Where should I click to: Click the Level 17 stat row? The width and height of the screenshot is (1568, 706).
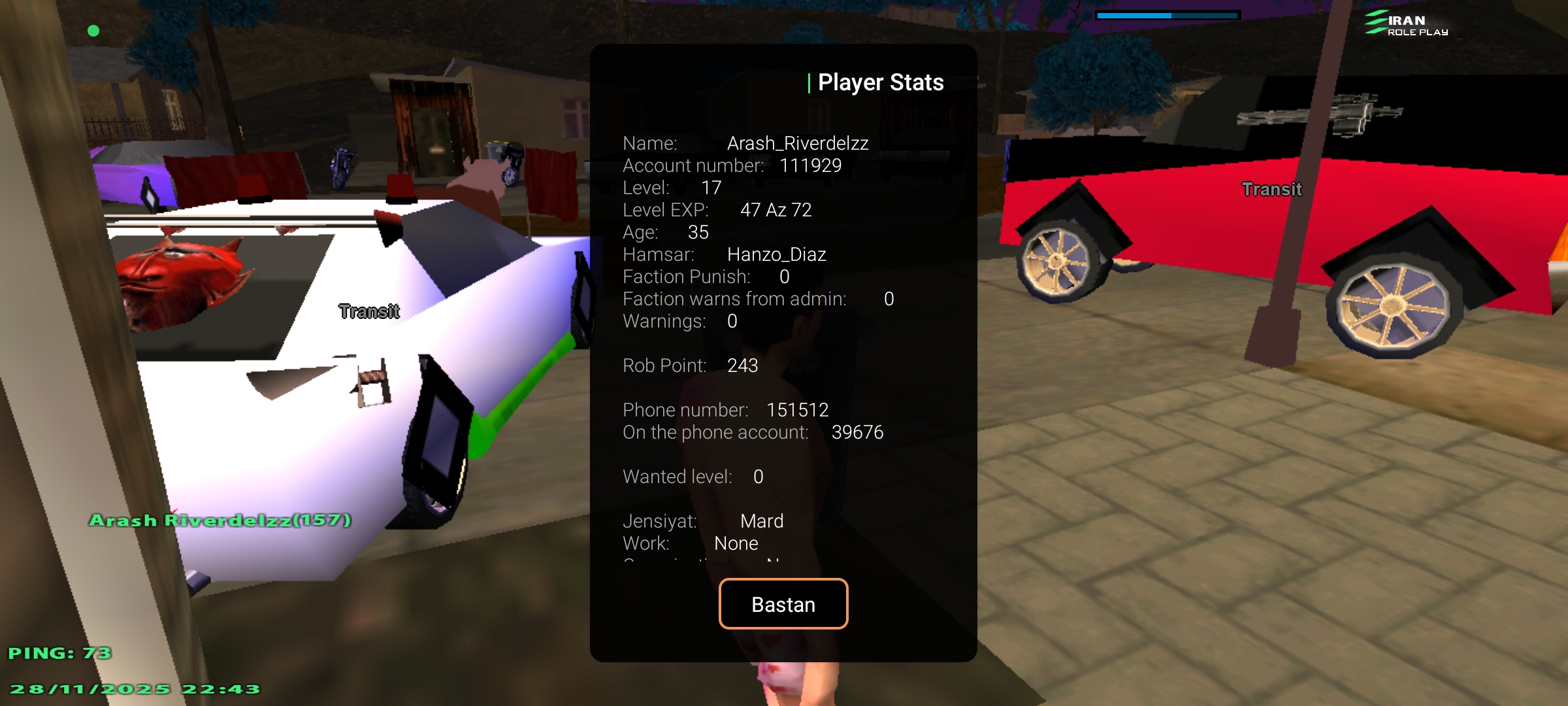(x=673, y=188)
